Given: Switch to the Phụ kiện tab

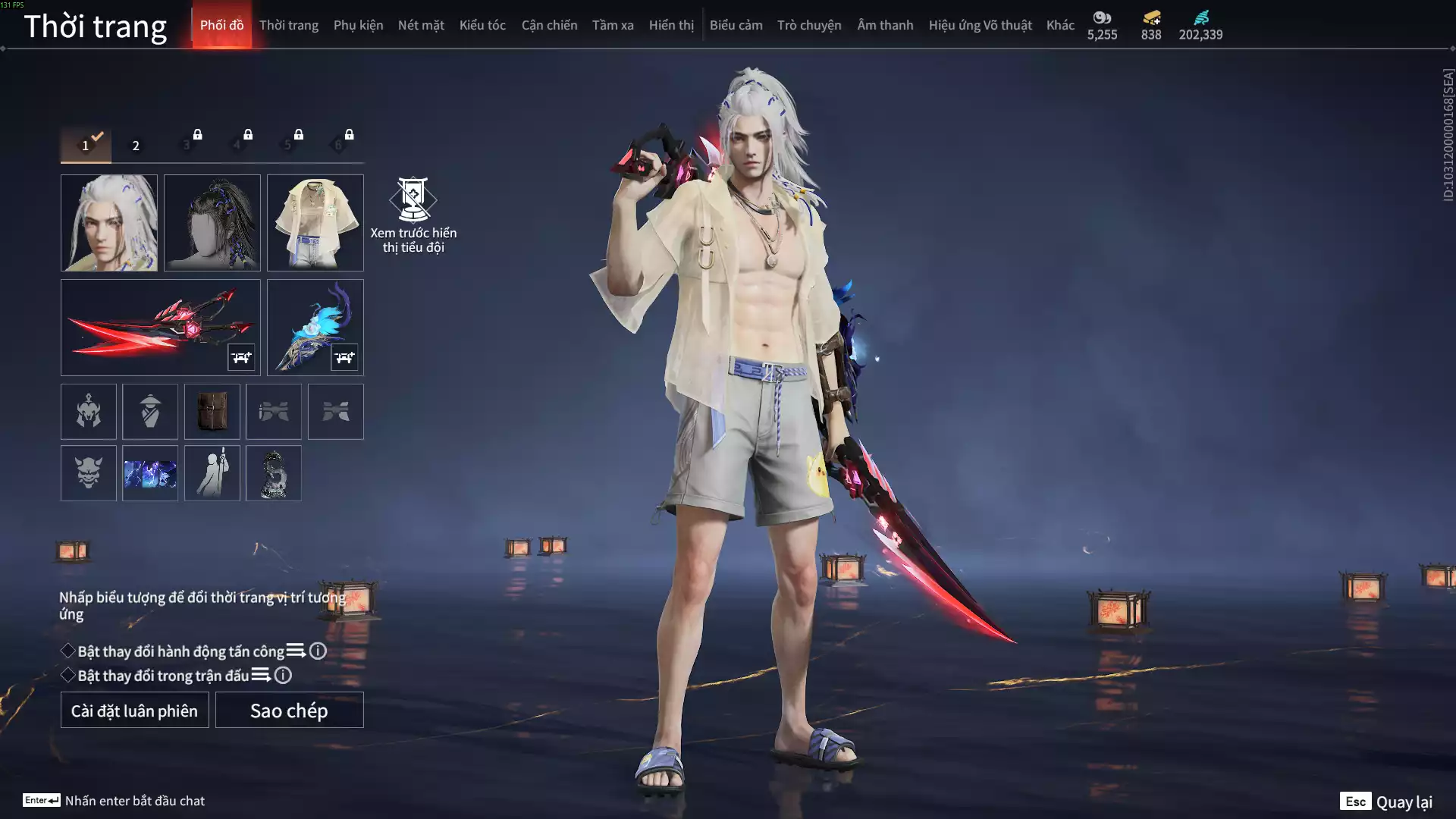Looking at the screenshot, I should click(x=358, y=25).
